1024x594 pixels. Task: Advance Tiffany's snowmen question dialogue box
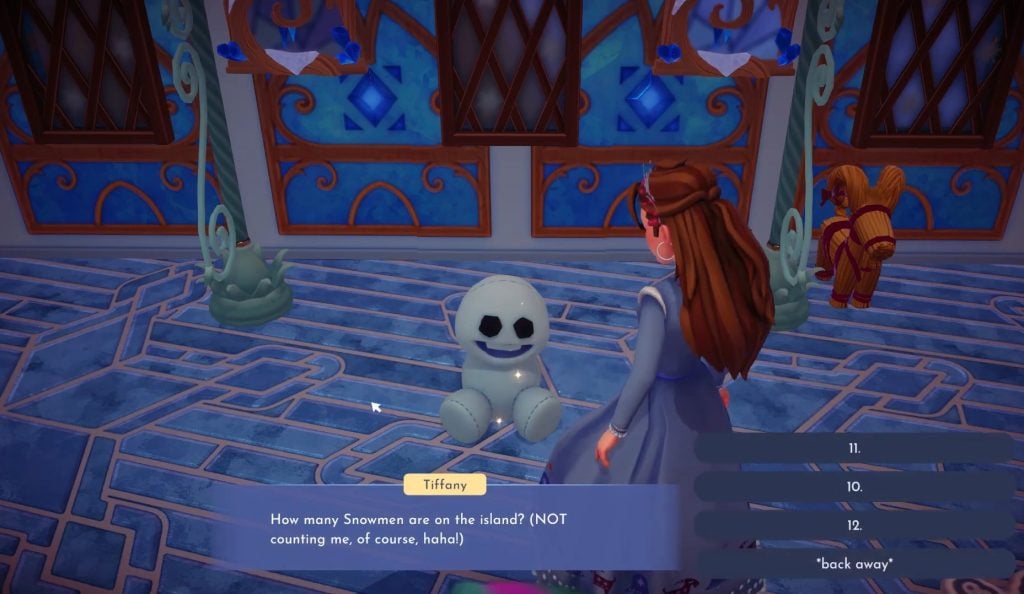[445, 529]
